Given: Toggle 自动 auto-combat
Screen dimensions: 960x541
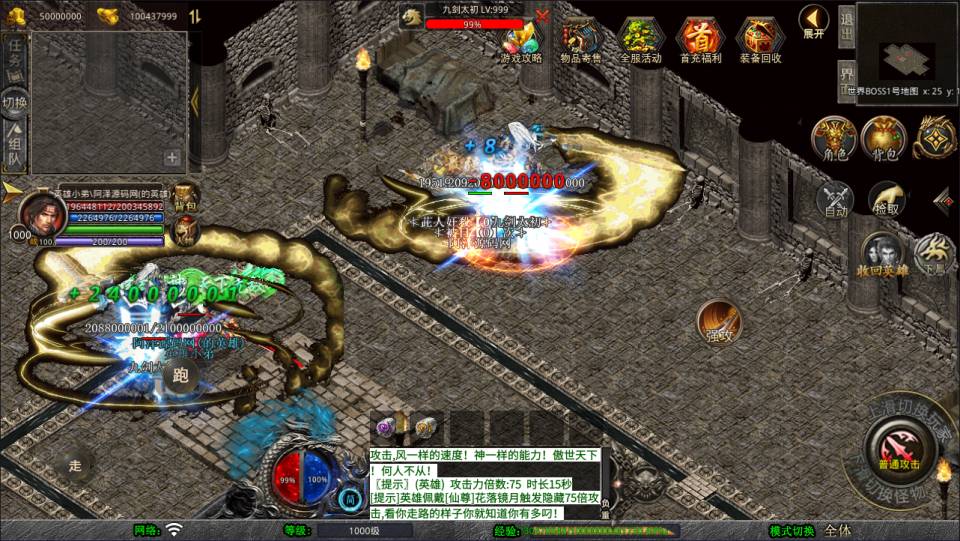Looking at the screenshot, I should pyautogui.click(x=836, y=200).
